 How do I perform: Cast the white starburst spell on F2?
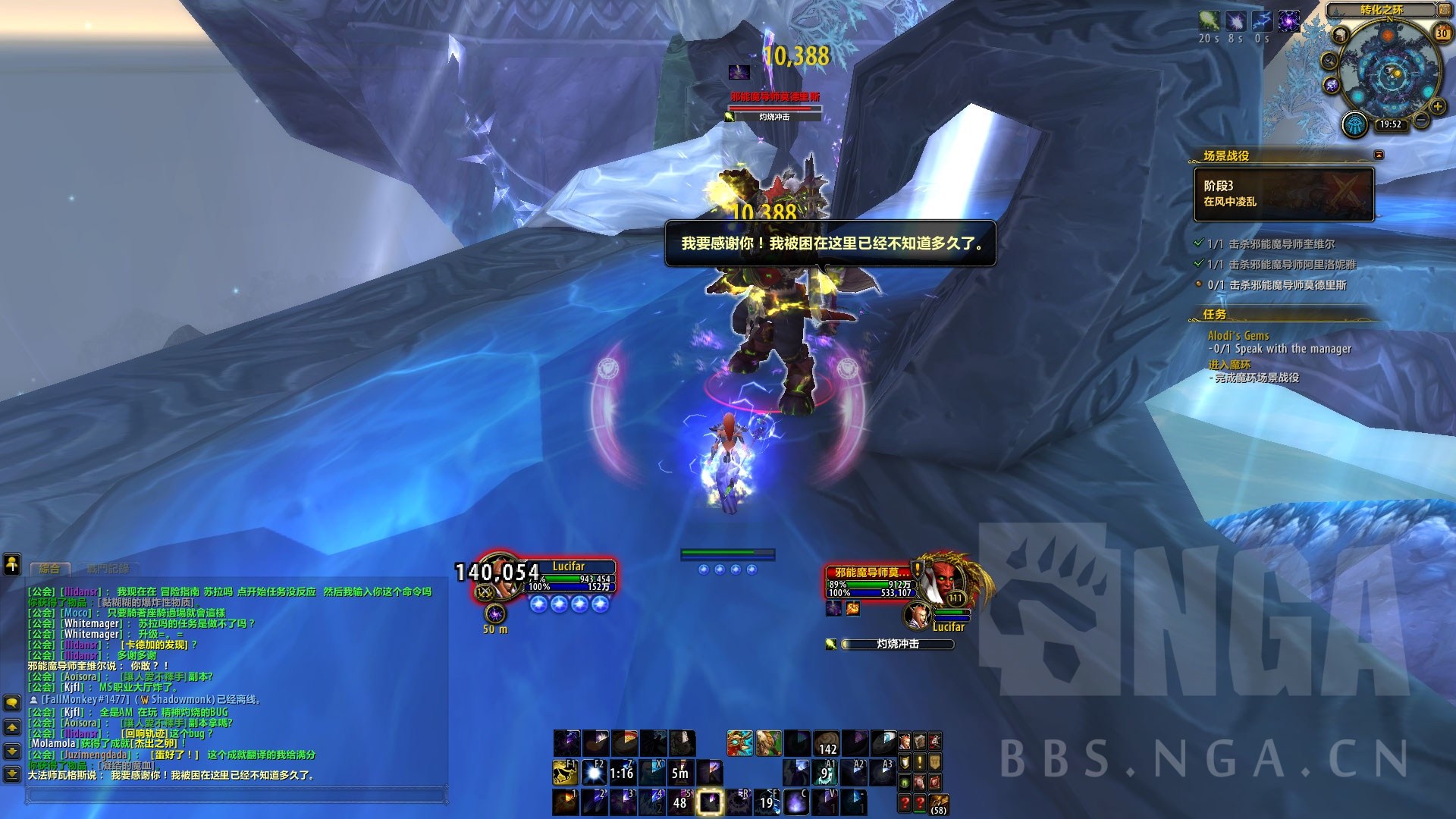594,772
